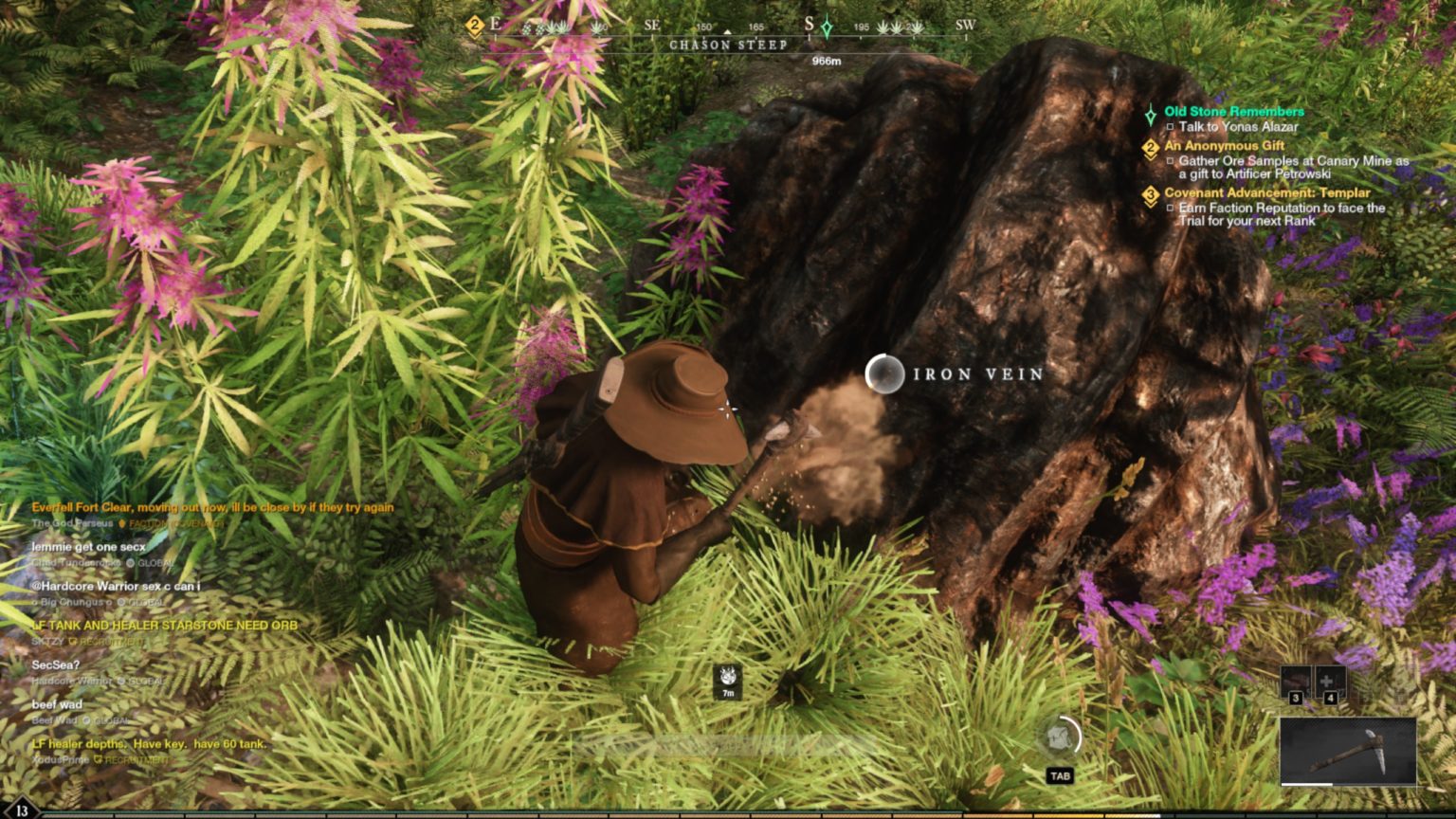This screenshot has width=1456, height=819.
Task: Open the inventory bag icon
Action: (1060, 737)
